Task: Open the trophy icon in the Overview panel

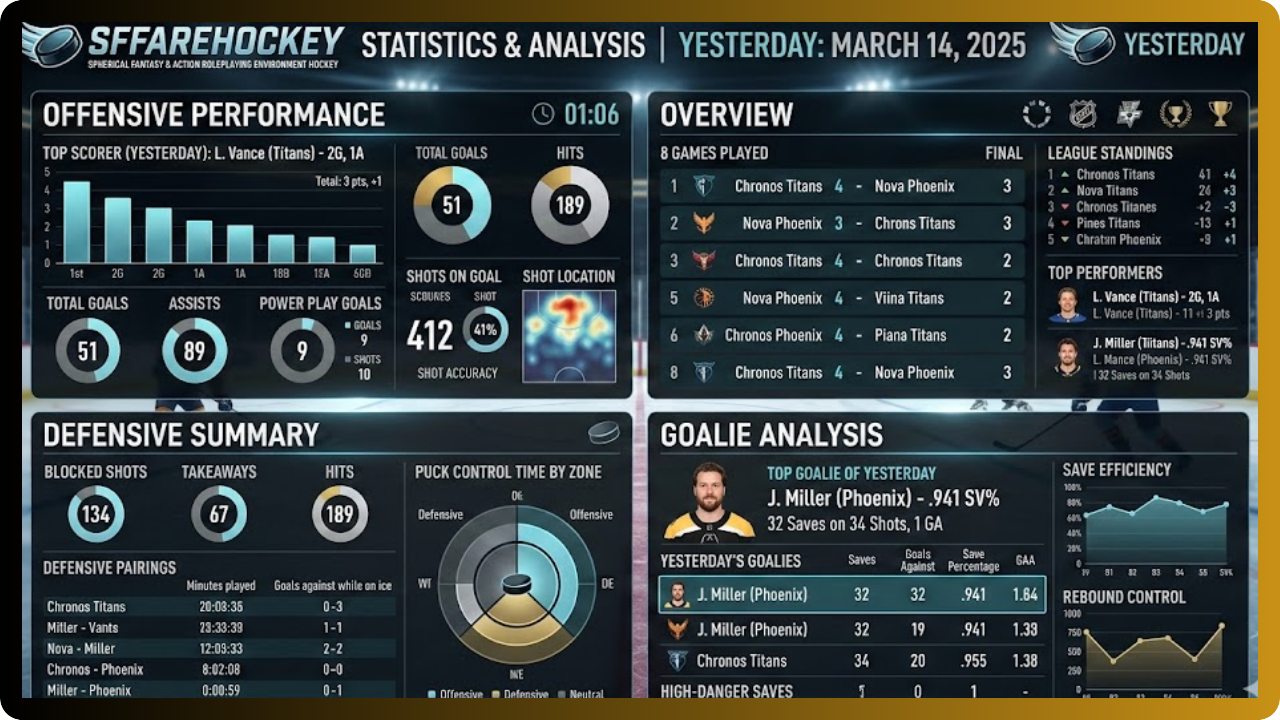Action: pos(1218,113)
